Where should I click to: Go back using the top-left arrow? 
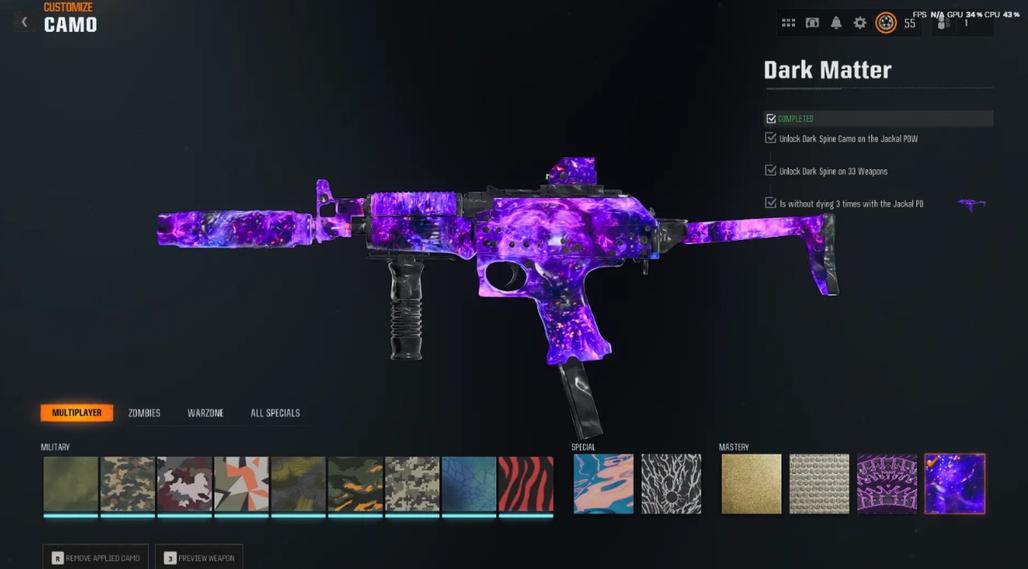[24, 22]
